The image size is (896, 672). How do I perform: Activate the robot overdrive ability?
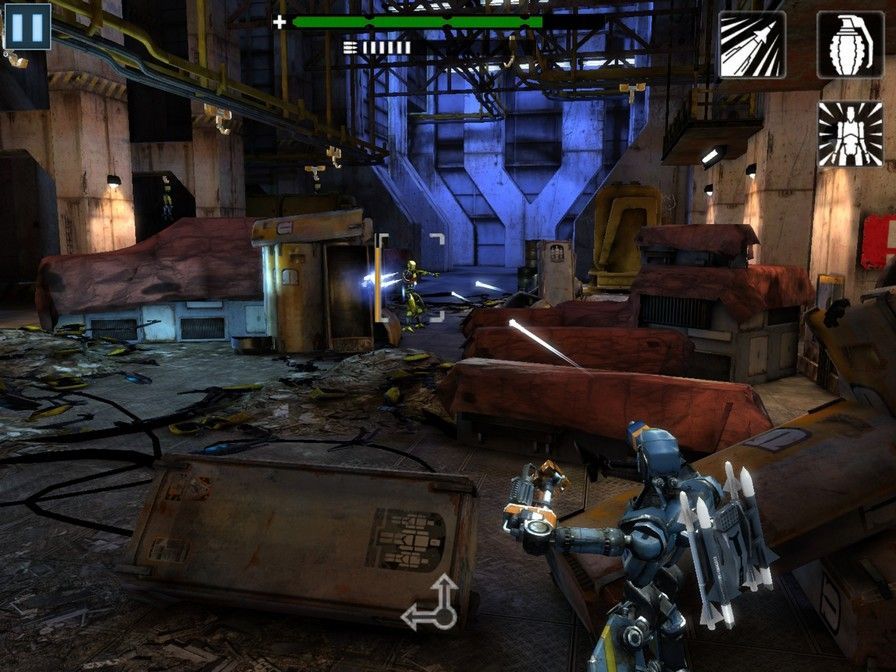point(850,134)
